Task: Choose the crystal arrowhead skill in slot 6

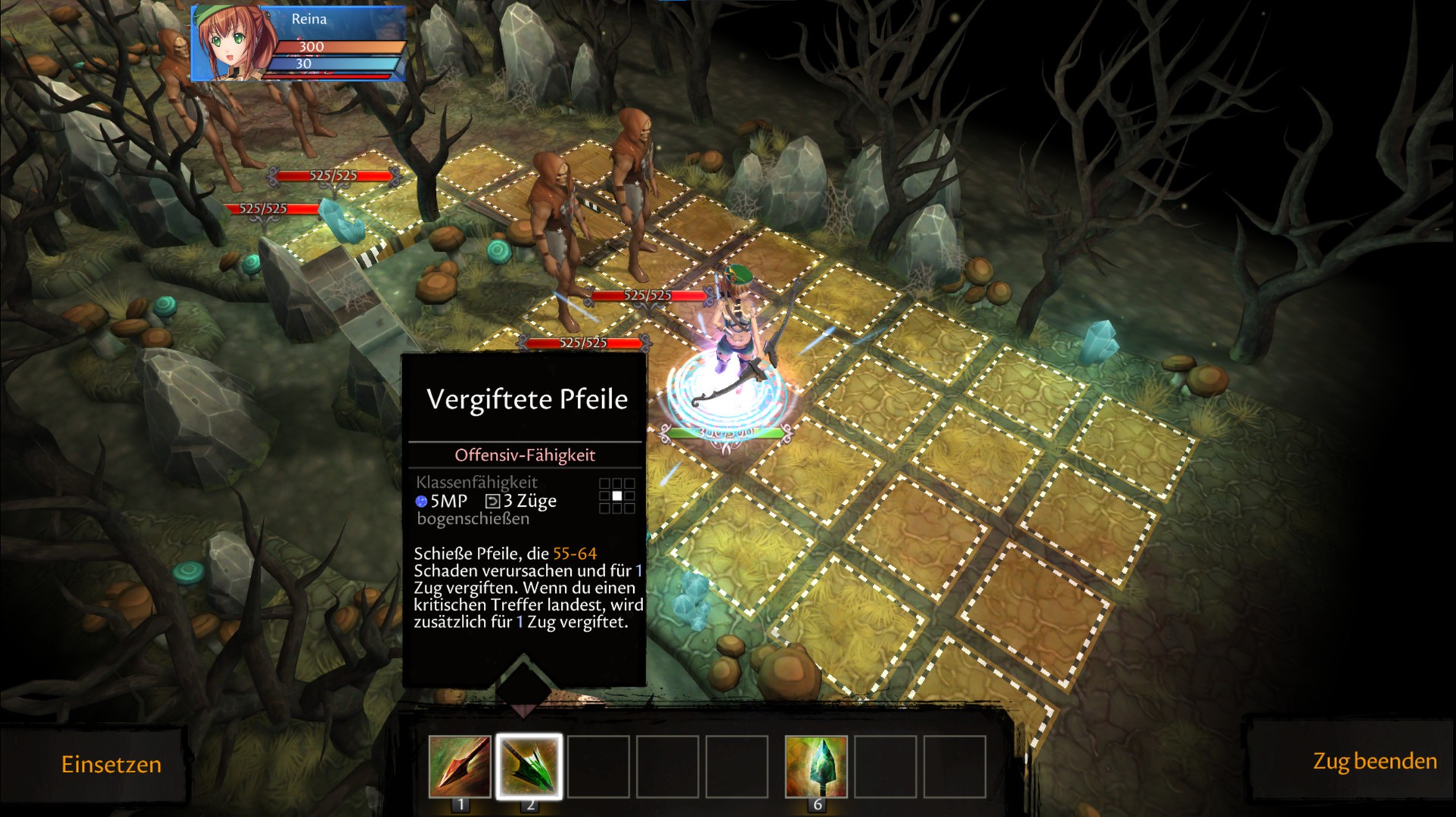Action: coord(816,766)
